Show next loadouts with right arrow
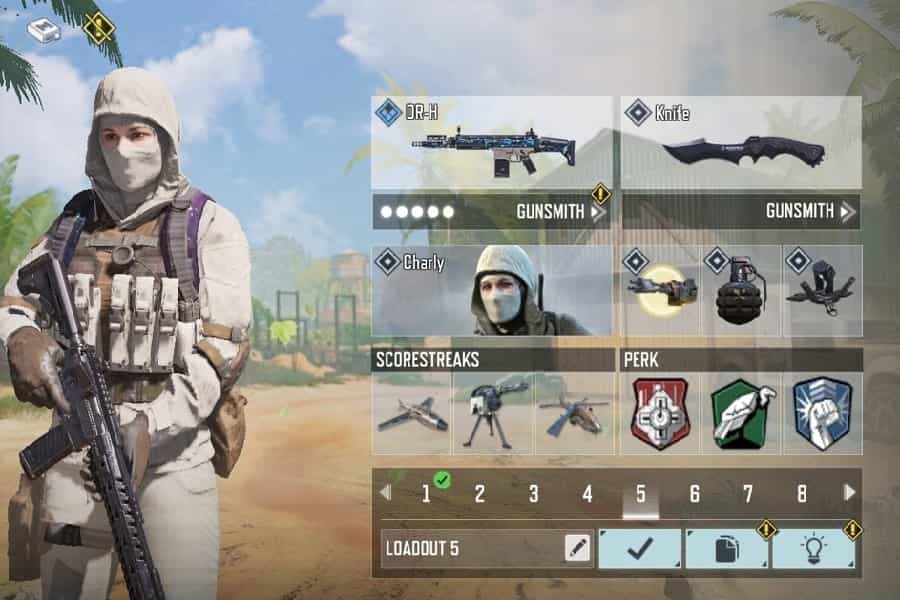Image resolution: width=900 pixels, height=600 pixels. point(850,492)
